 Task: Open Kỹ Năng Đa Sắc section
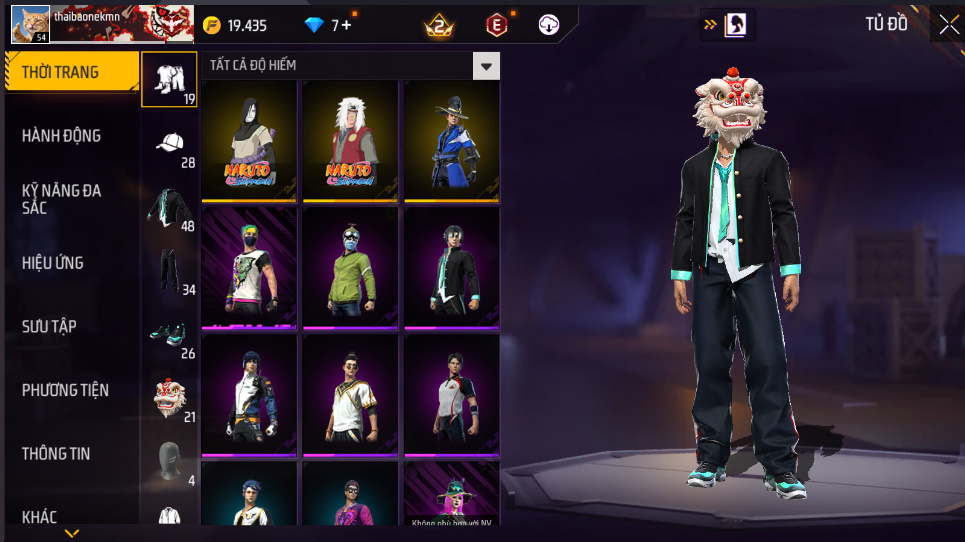pyautogui.click(x=62, y=198)
